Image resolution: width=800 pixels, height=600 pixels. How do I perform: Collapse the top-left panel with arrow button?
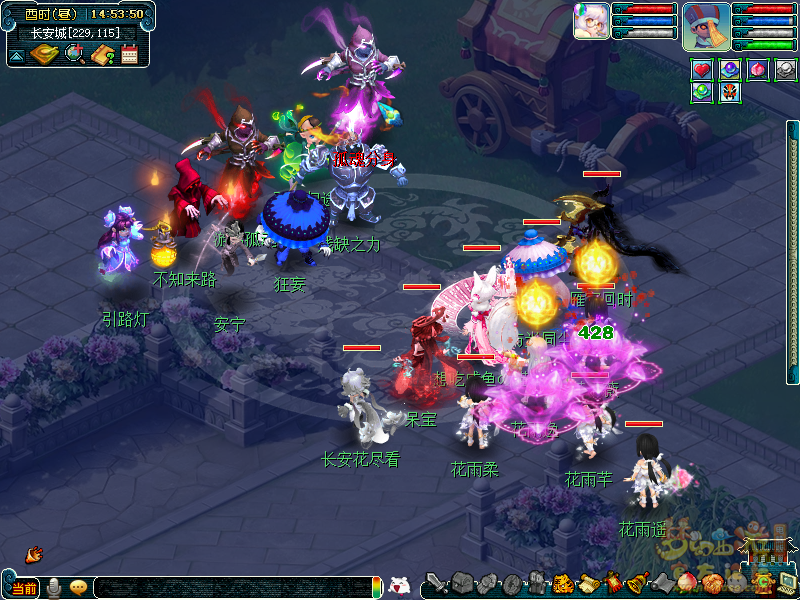pyautogui.click(x=17, y=55)
